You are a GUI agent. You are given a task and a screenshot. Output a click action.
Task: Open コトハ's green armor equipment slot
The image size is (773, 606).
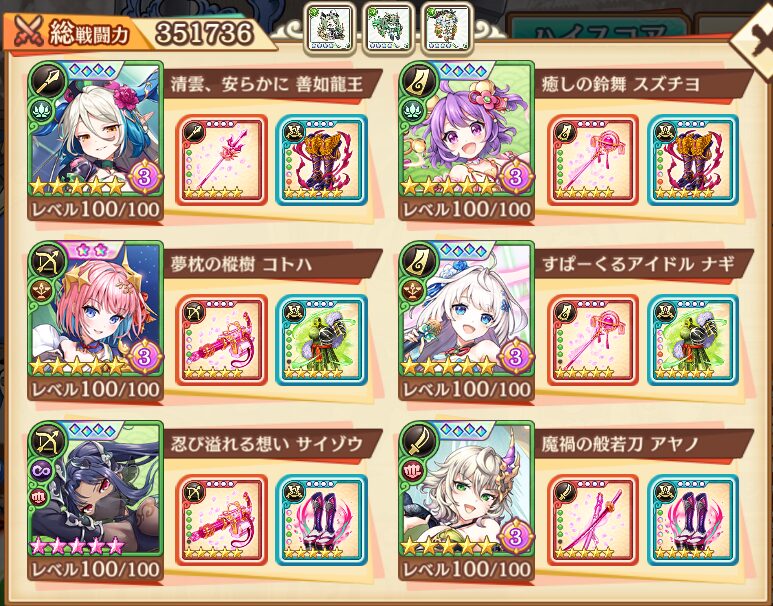coord(321,339)
